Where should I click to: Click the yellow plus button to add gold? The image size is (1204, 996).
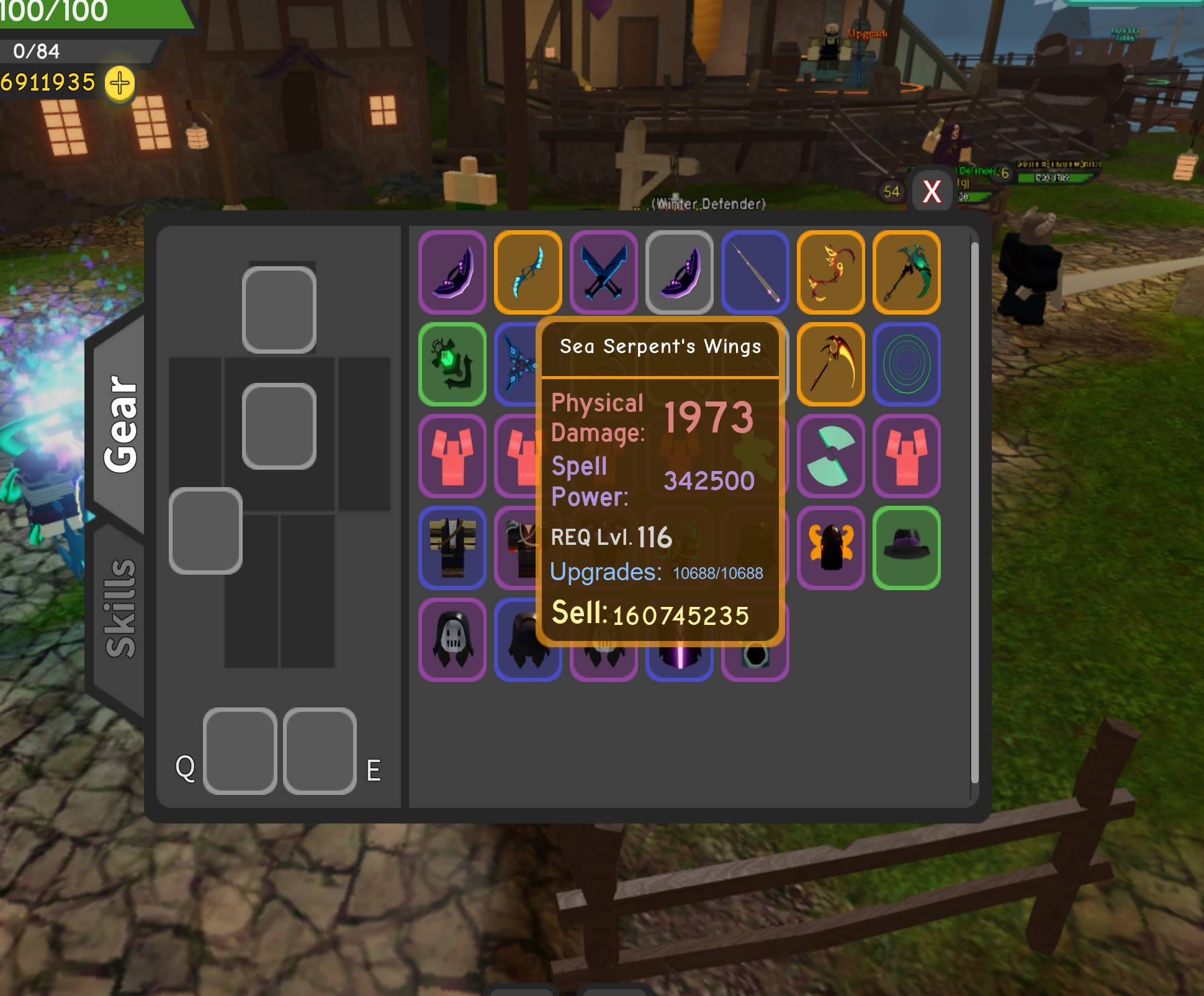(120, 83)
